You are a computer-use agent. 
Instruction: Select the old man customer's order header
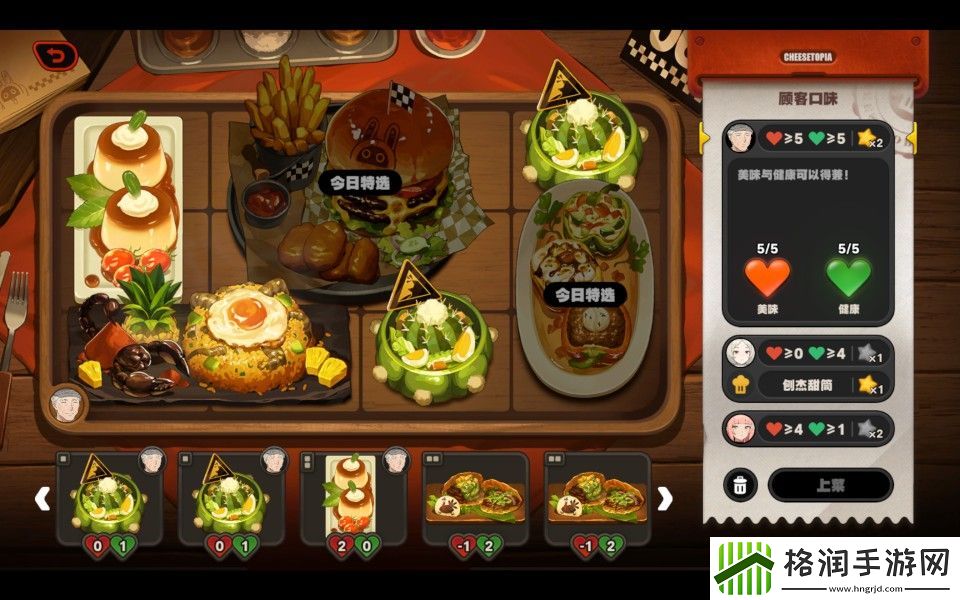click(808, 136)
